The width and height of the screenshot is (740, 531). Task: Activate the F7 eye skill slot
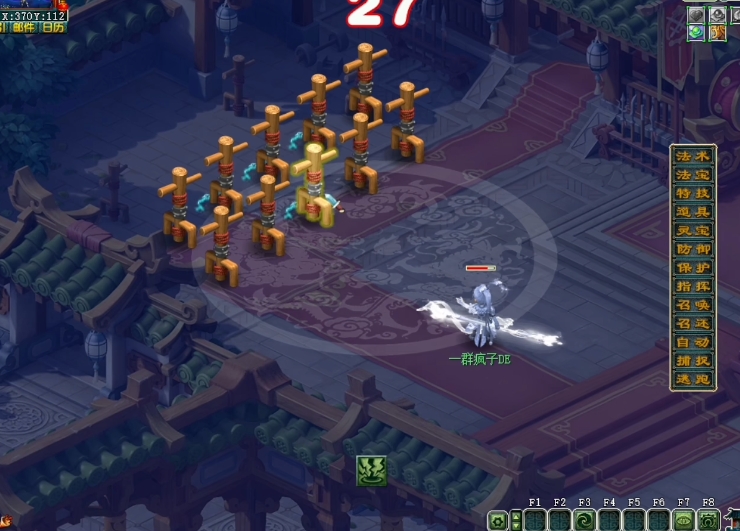(x=684, y=520)
